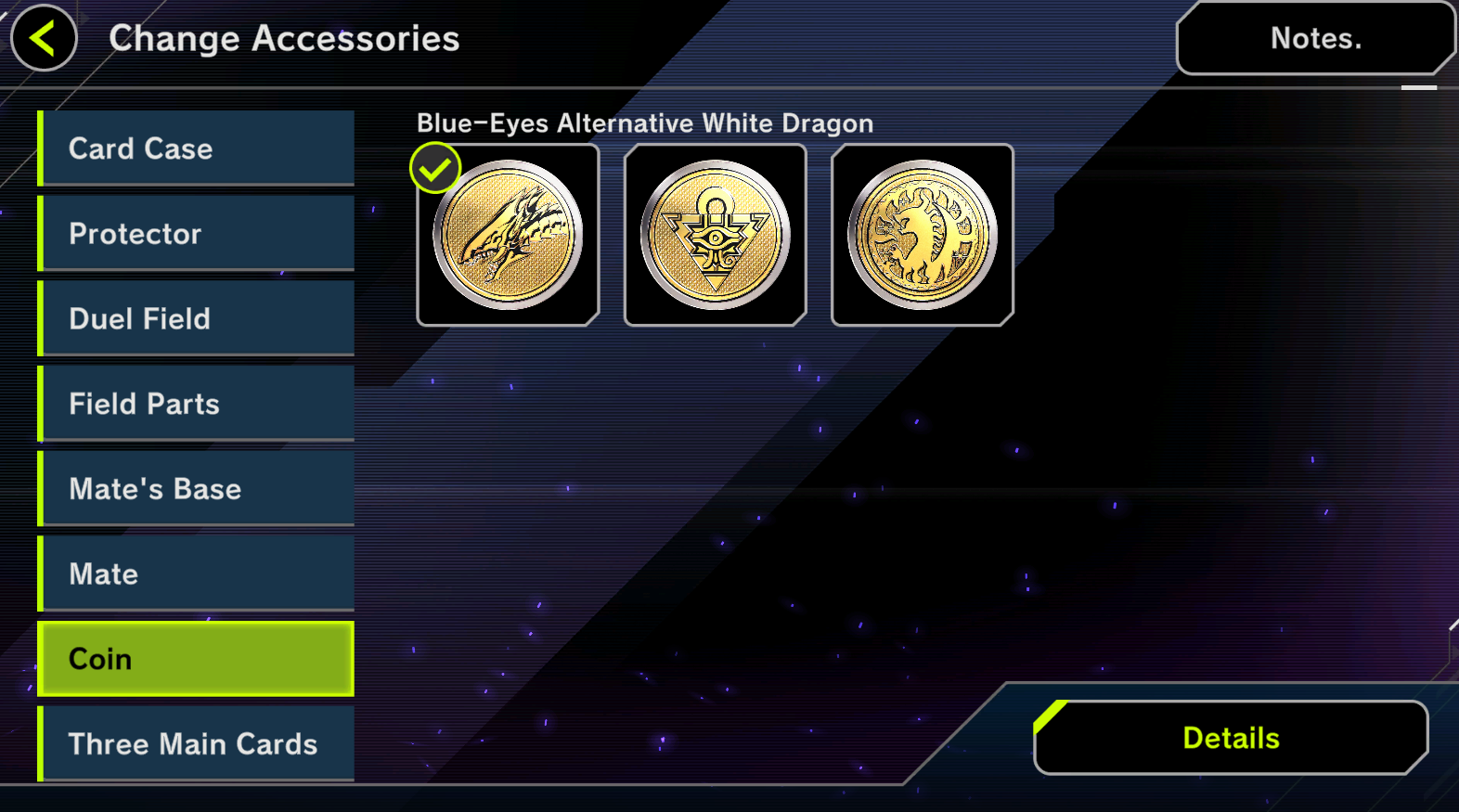The image size is (1459, 812).
Task: Switch to the Mate category
Action: point(197,574)
